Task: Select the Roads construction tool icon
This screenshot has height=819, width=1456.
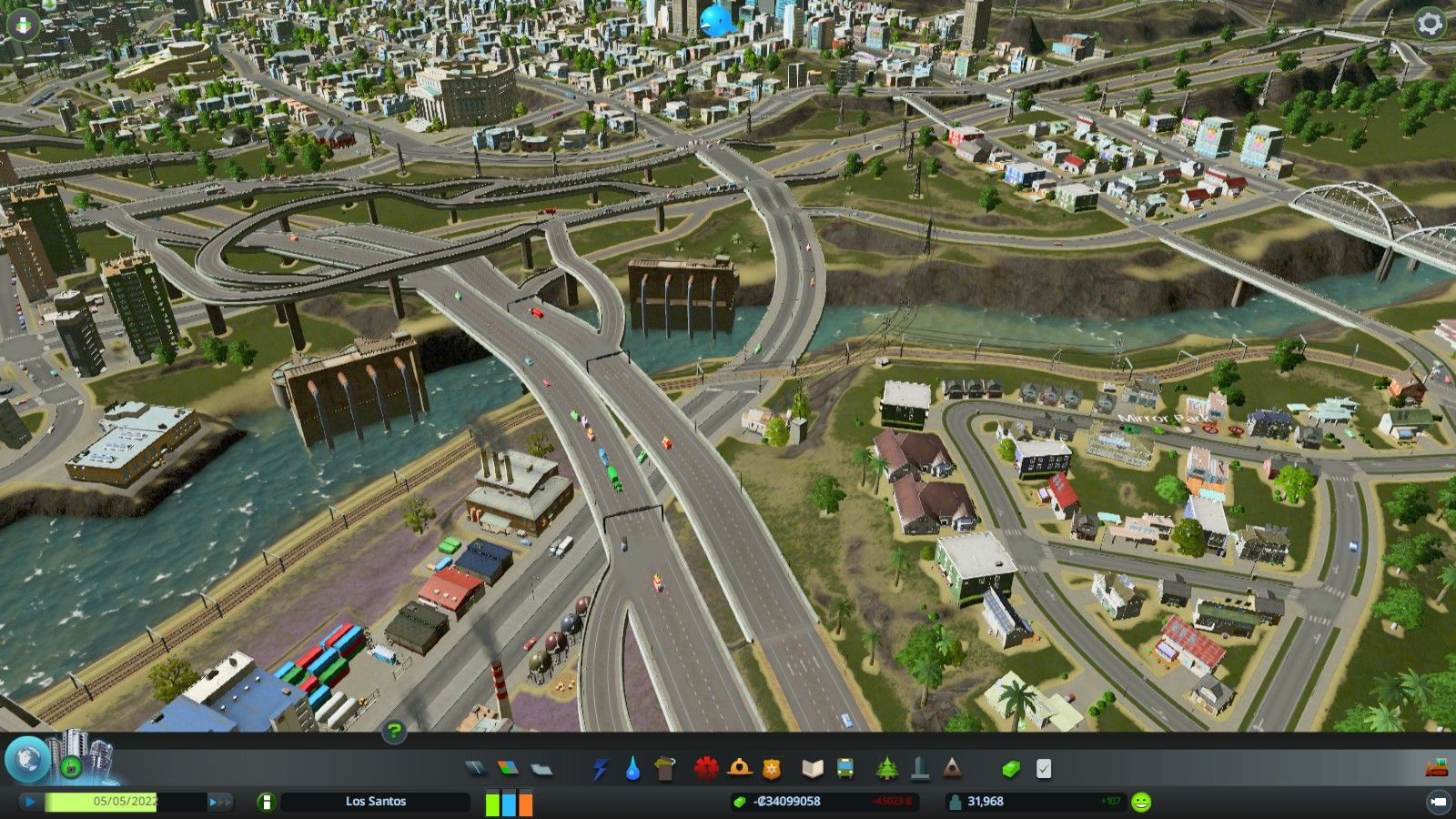Action: (476, 769)
